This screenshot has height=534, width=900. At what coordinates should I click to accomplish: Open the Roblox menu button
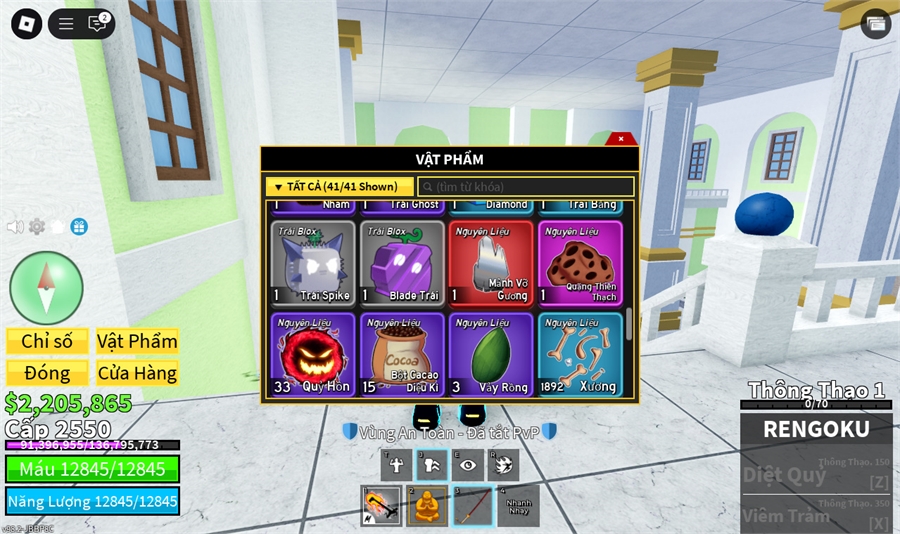pyautogui.click(x=26, y=24)
